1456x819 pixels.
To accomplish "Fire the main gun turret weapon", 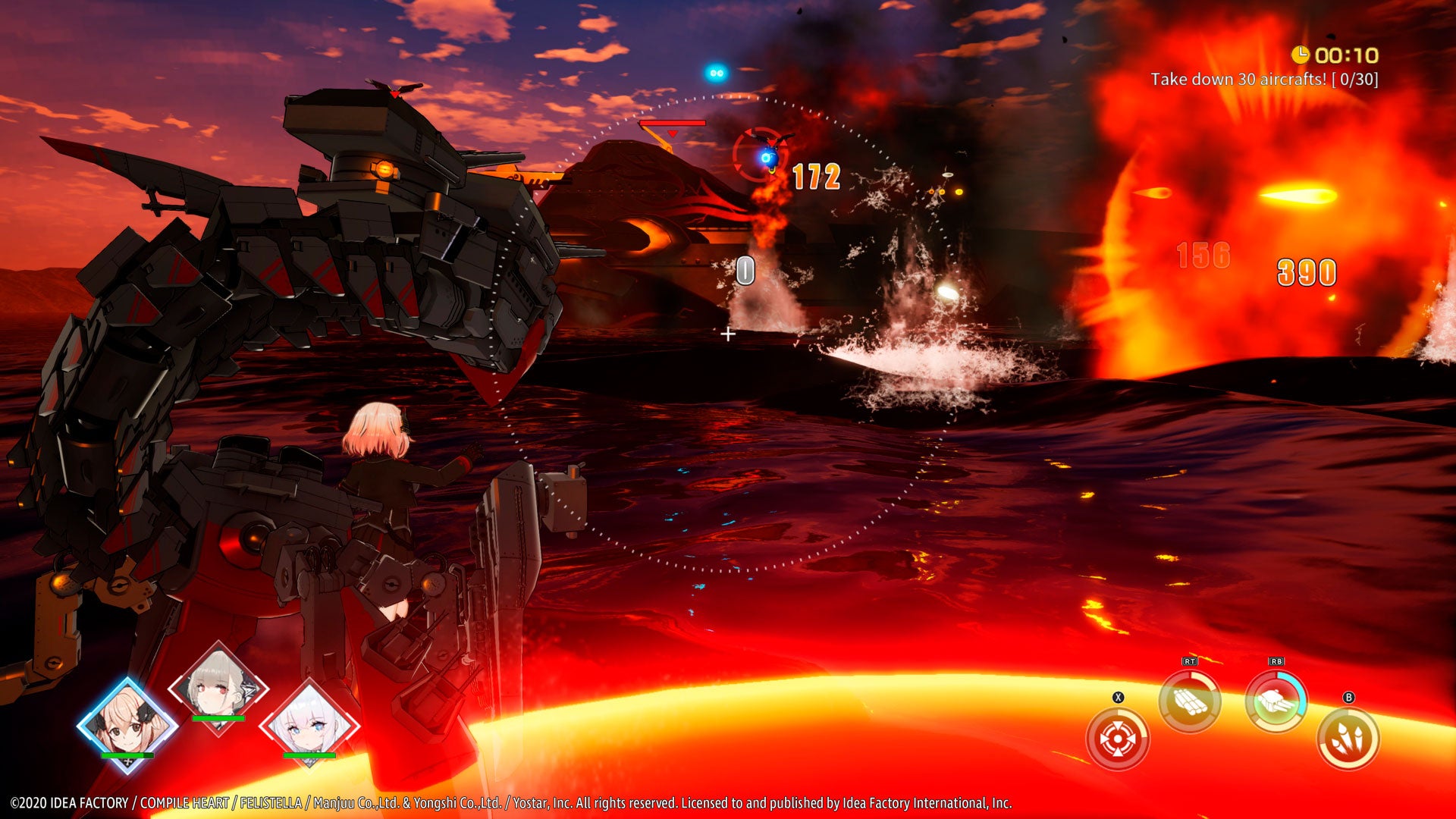I will [1276, 702].
